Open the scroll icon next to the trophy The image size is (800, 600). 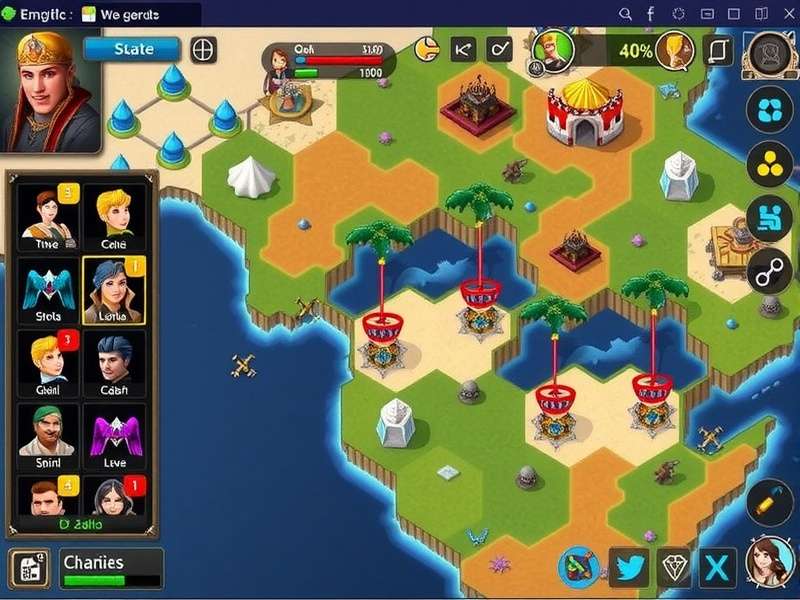click(x=718, y=49)
